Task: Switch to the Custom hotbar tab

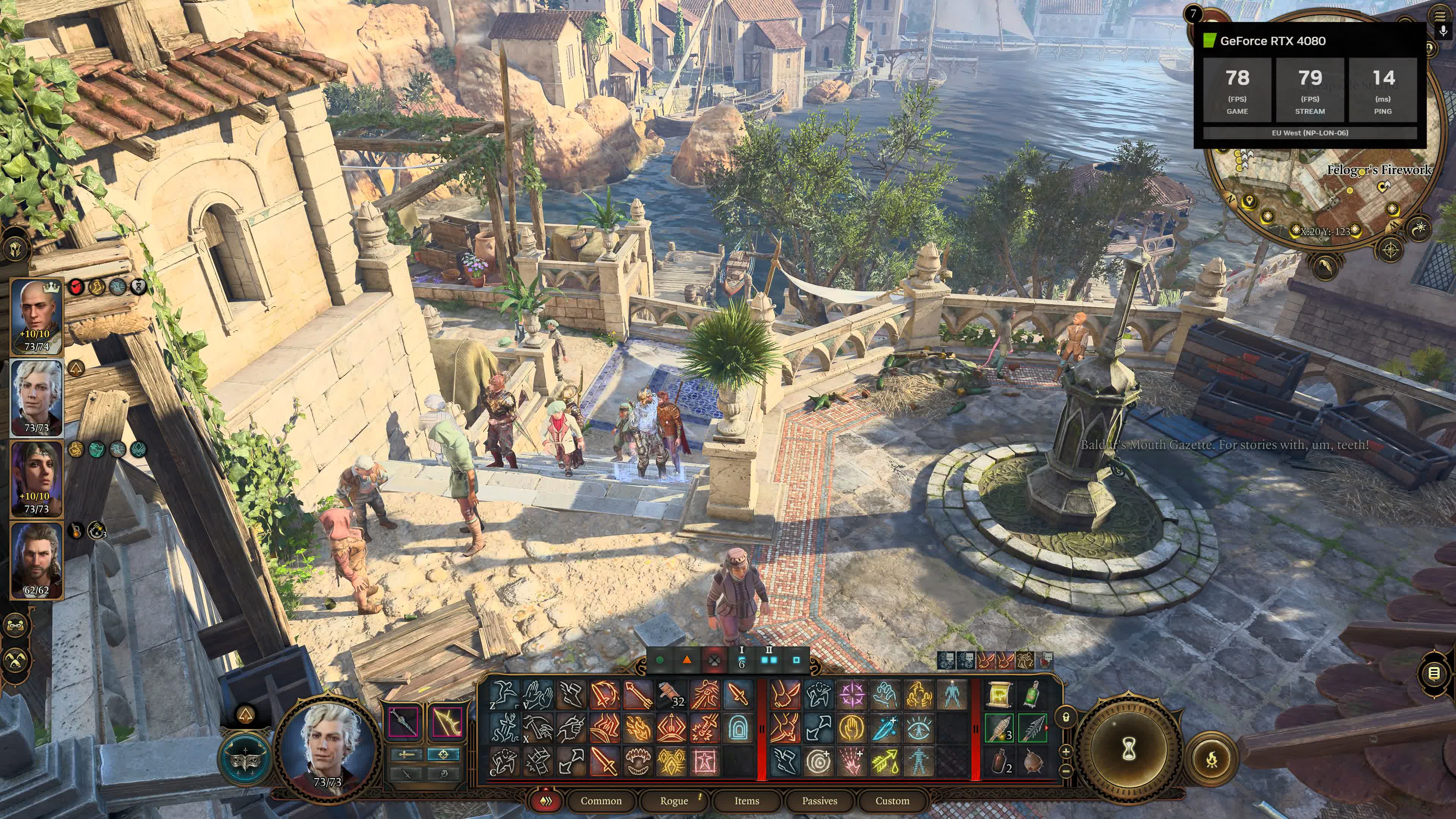Action: (x=892, y=800)
